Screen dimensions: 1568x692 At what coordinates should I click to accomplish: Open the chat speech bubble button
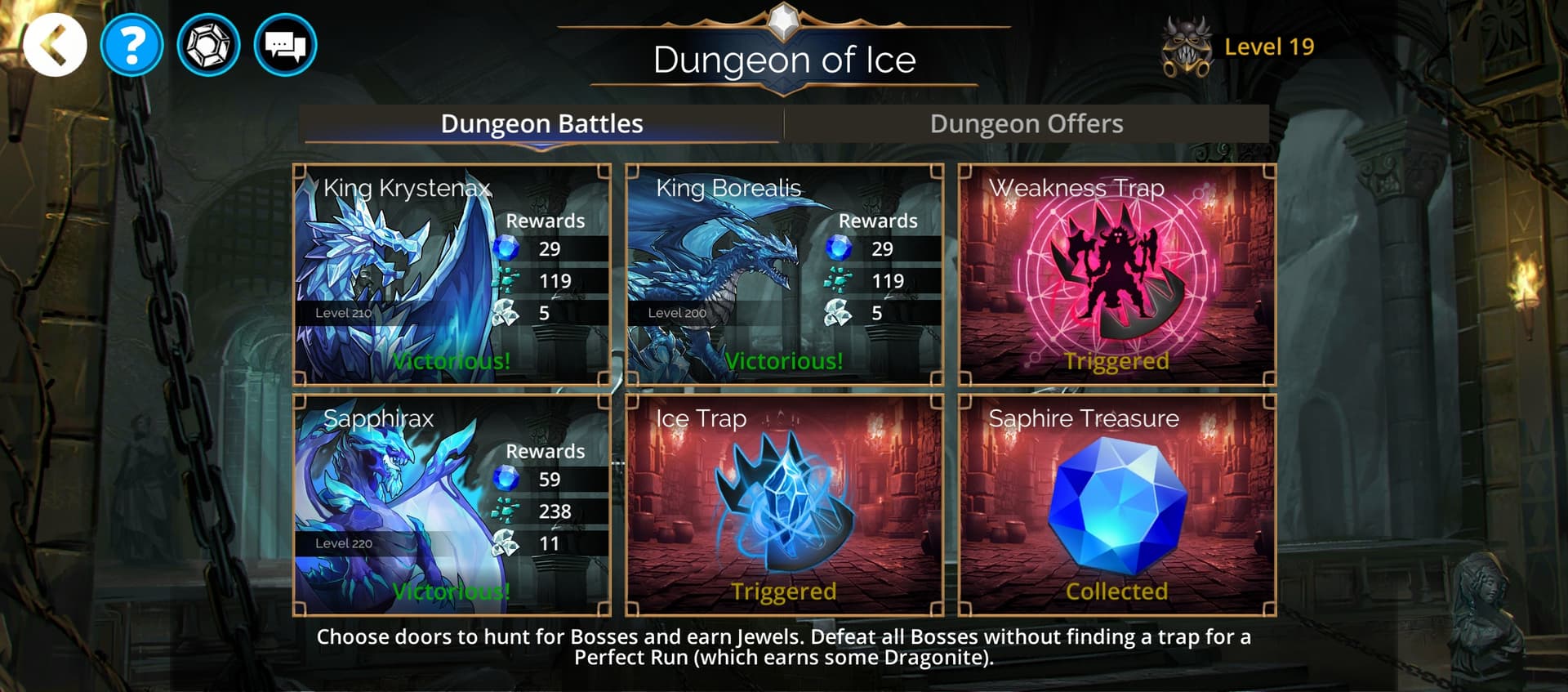point(285,46)
